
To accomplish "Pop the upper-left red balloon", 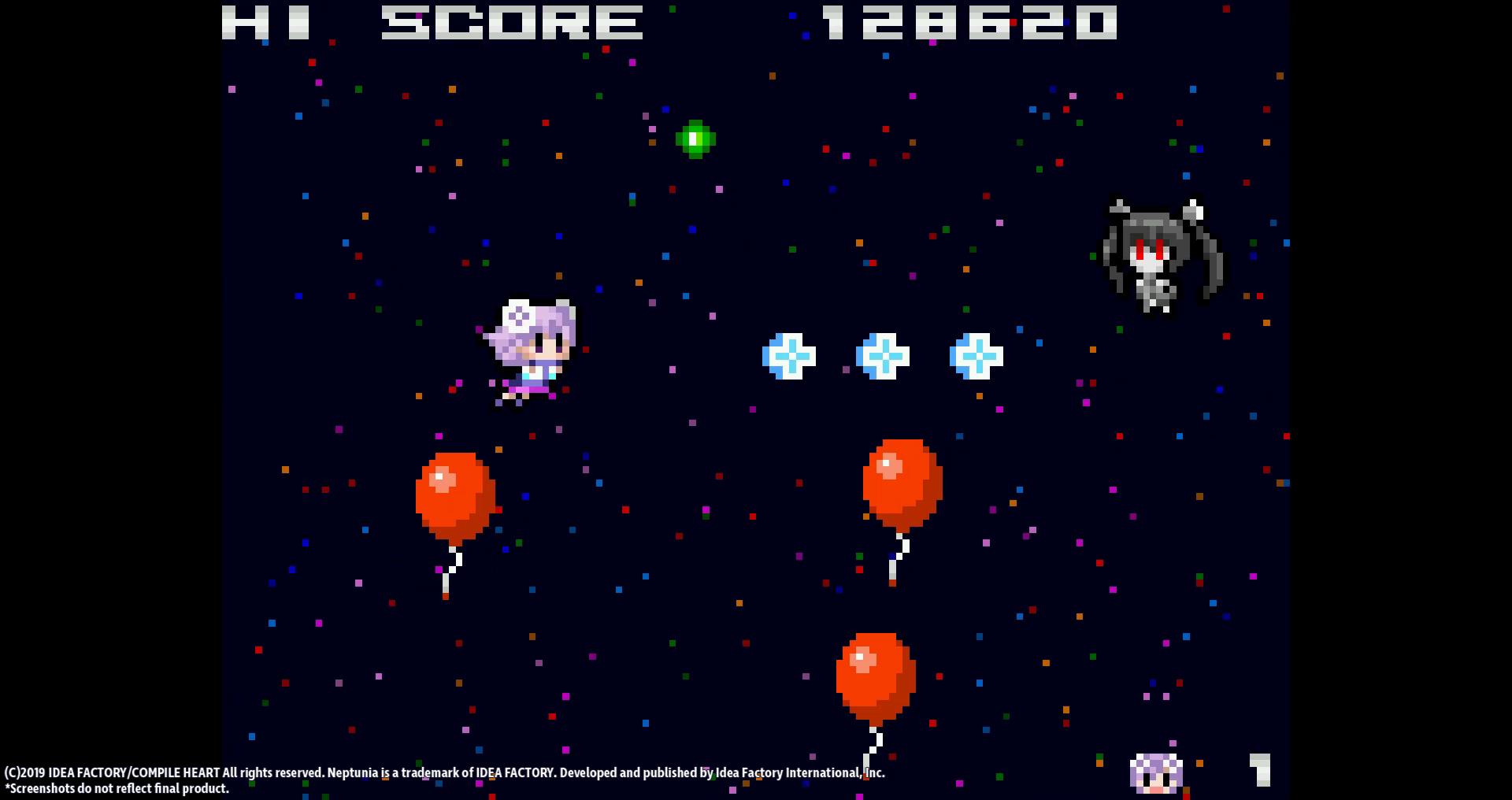I will click(454, 492).
